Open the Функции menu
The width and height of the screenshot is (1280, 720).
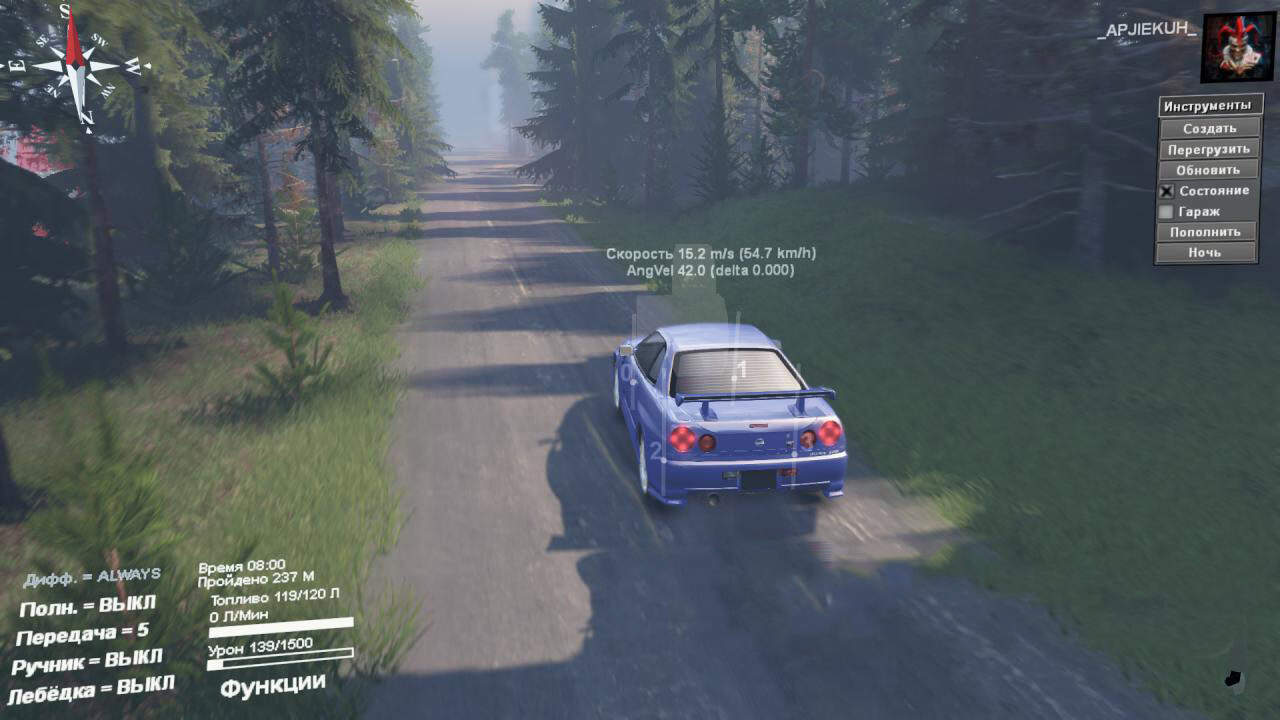(273, 686)
